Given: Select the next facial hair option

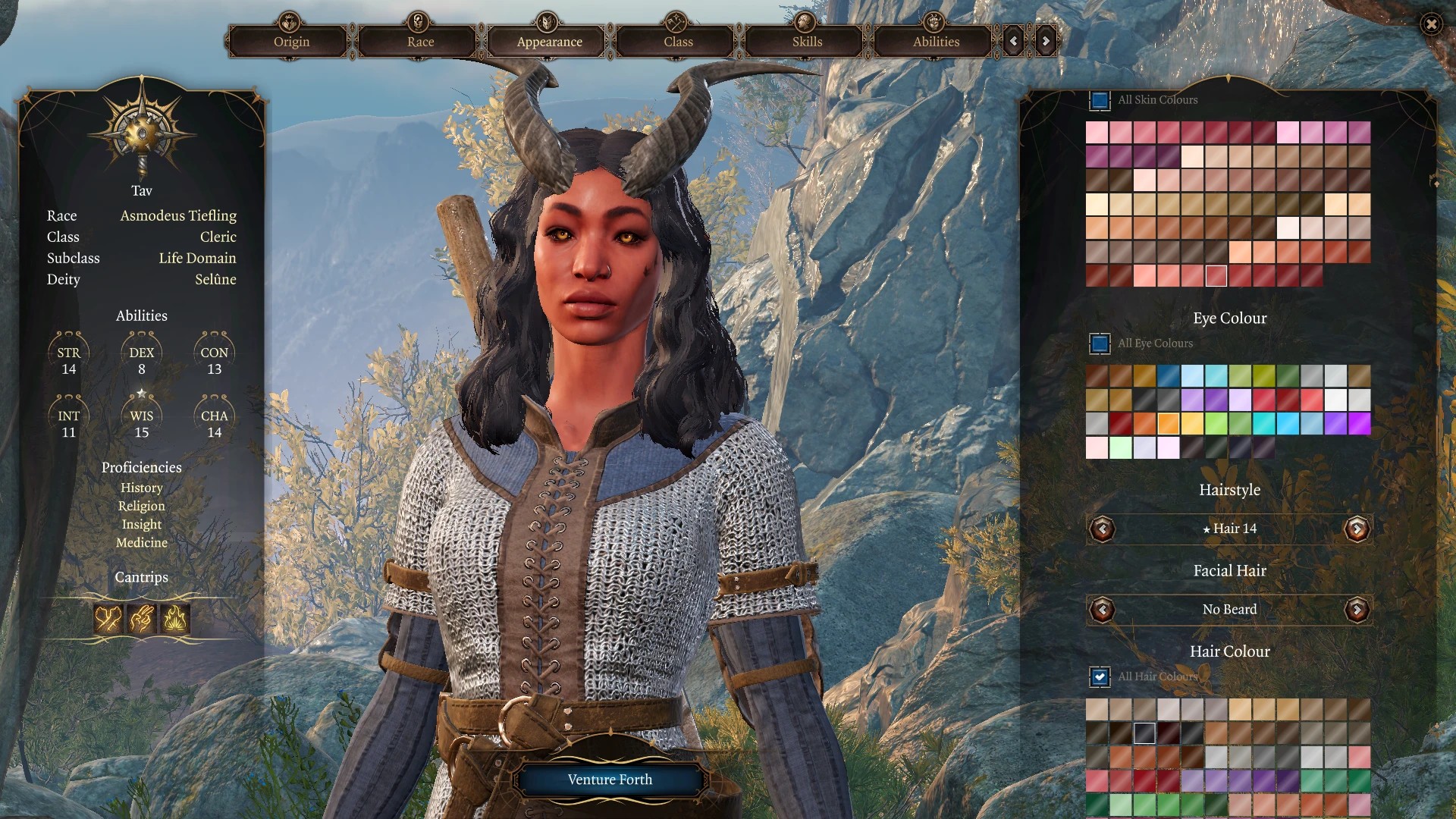Looking at the screenshot, I should click(1357, 610).
